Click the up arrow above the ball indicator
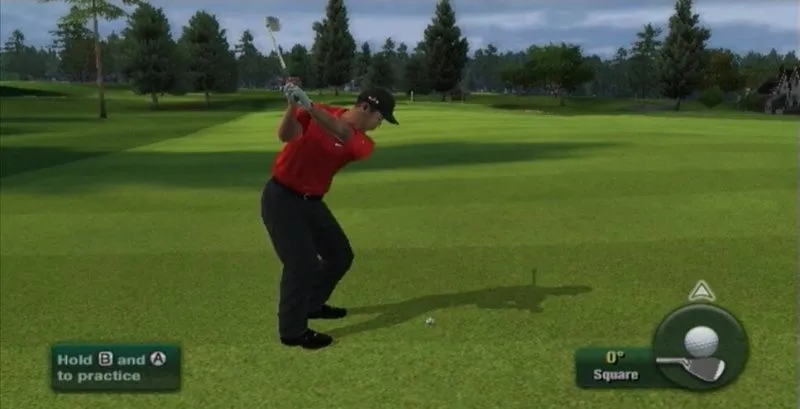 click(702, 291)
